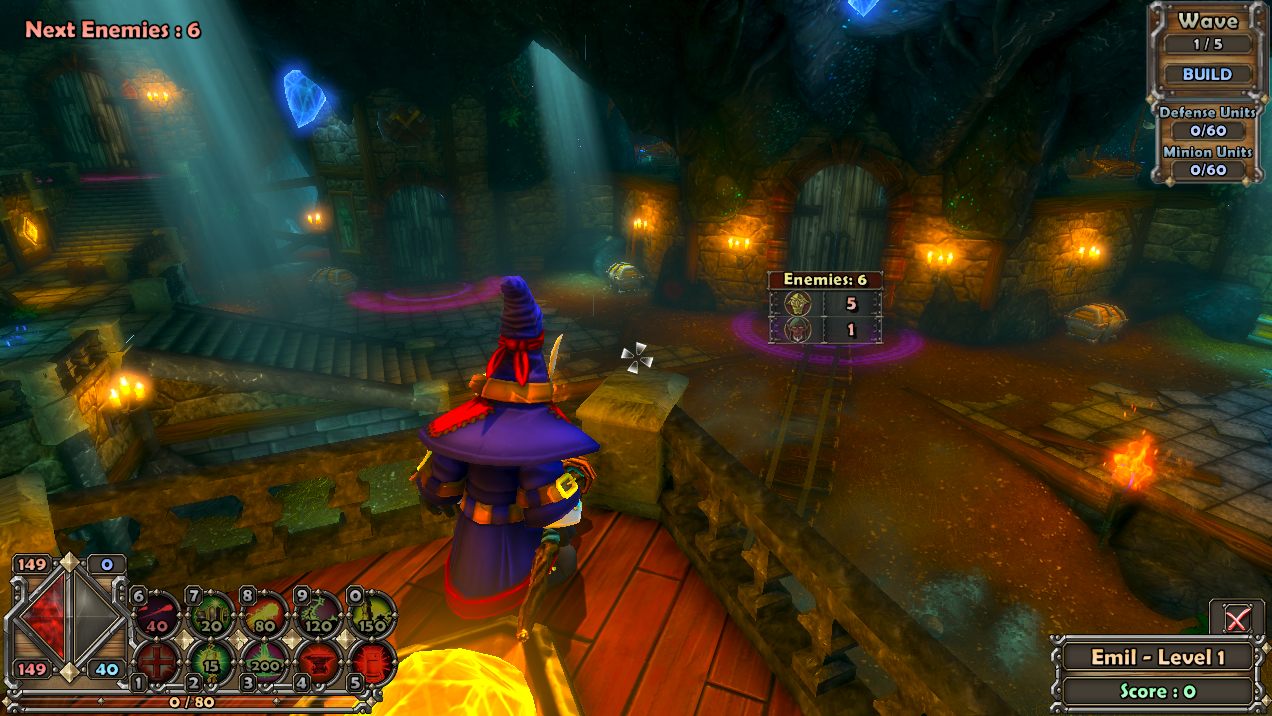
Task: Select the 120-mana lightning tower icon
Action: pos(320,614)
